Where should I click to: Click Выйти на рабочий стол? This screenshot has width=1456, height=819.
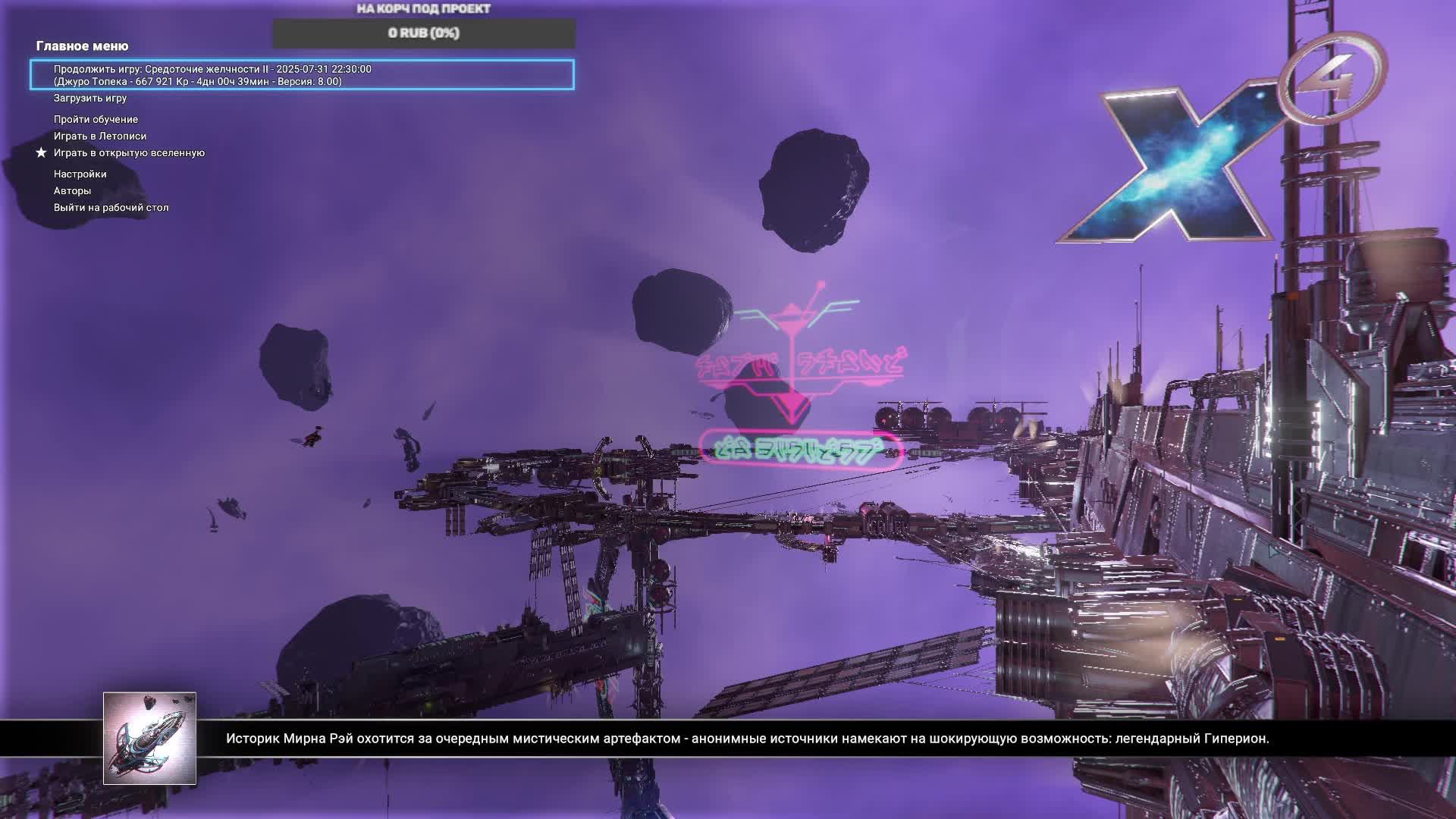111,208
